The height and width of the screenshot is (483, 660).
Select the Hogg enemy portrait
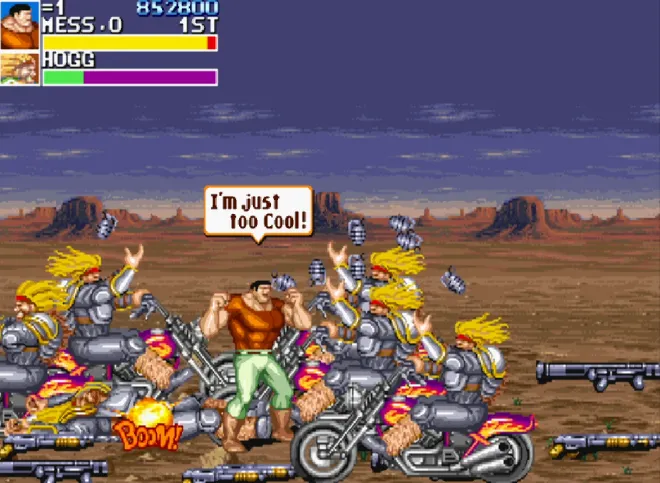19,69
